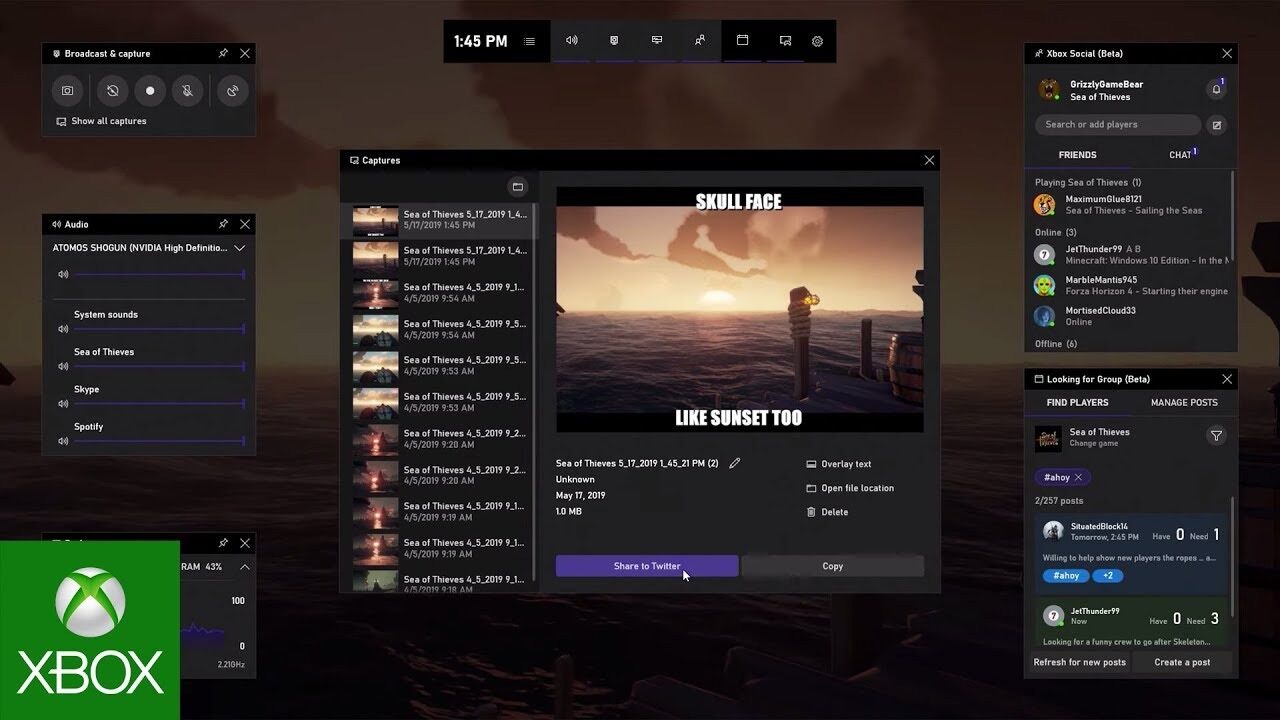Collapse the Performance panel showing RAM 43%
Viewport: 1280px width, 720px height.
click(245, 566)
